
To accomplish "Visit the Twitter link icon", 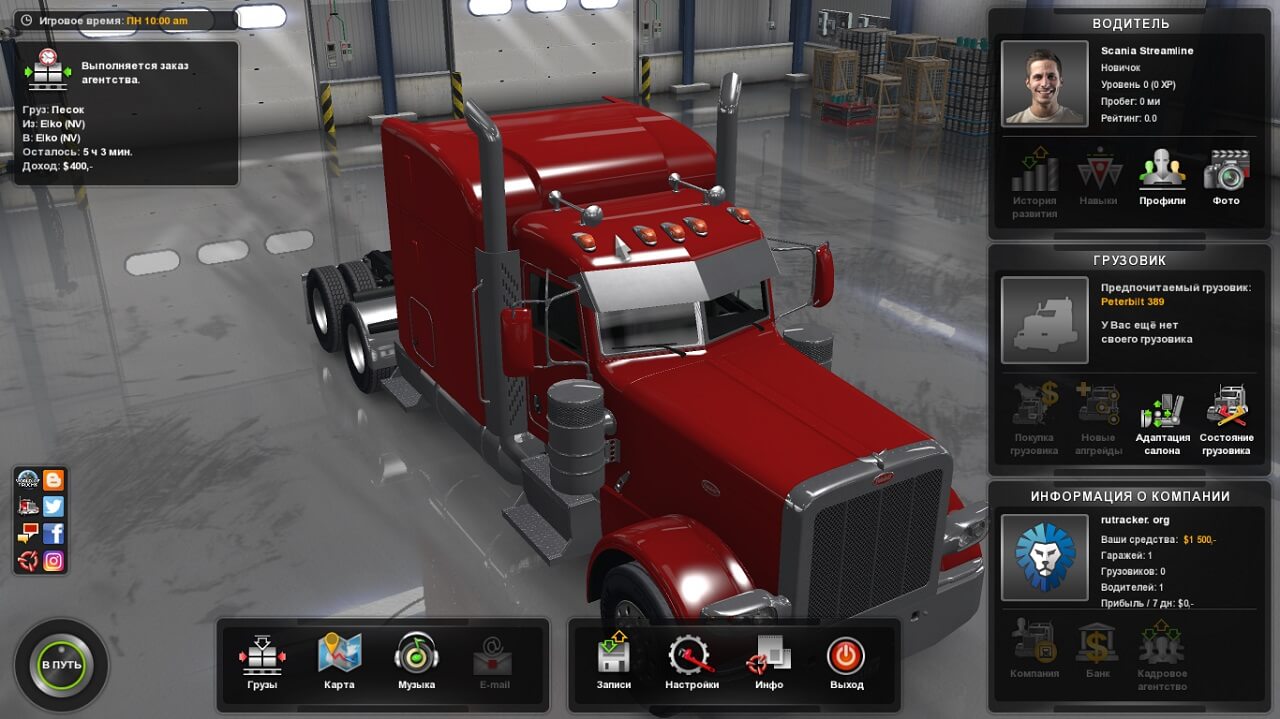I will click(x=54, y=507).
